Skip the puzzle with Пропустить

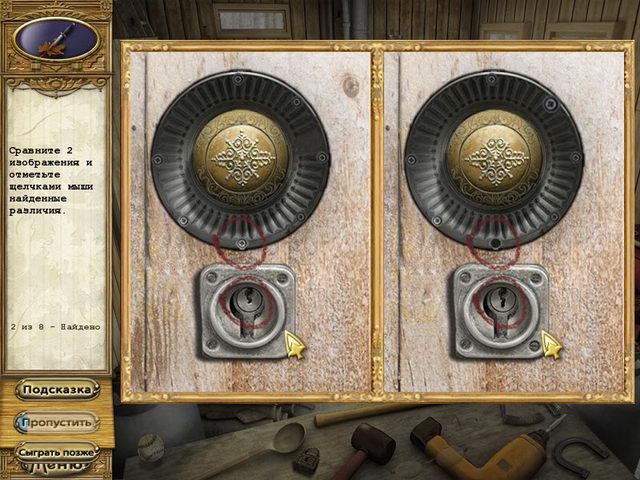pyautogui.click(x=57, y=422)
